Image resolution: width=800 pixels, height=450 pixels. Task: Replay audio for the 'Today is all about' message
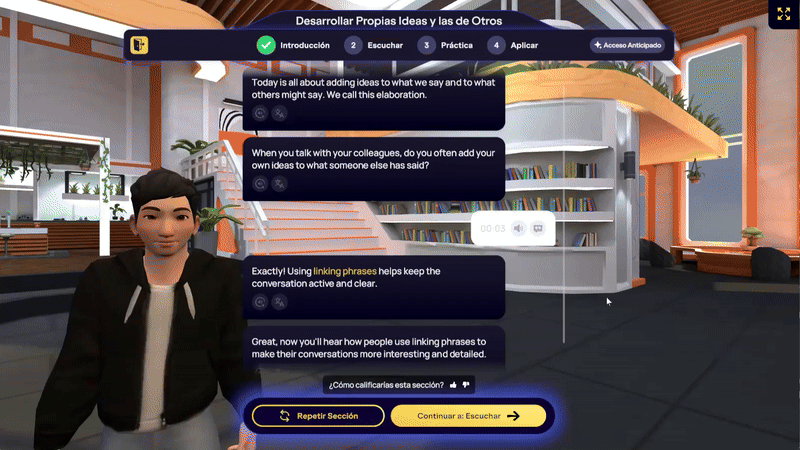coord(260,114)
